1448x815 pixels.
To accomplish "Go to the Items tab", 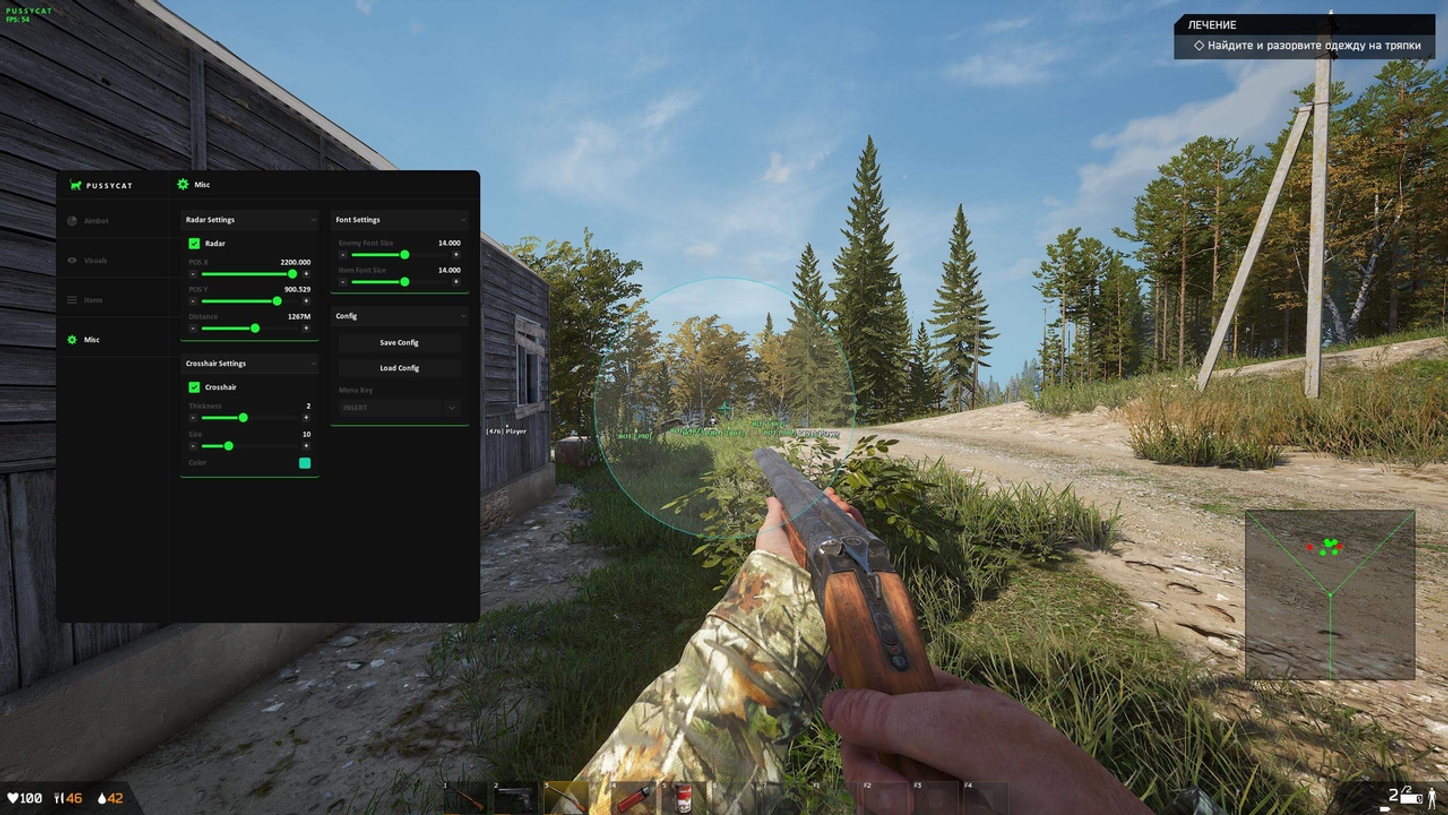I will tap(93, 300).
